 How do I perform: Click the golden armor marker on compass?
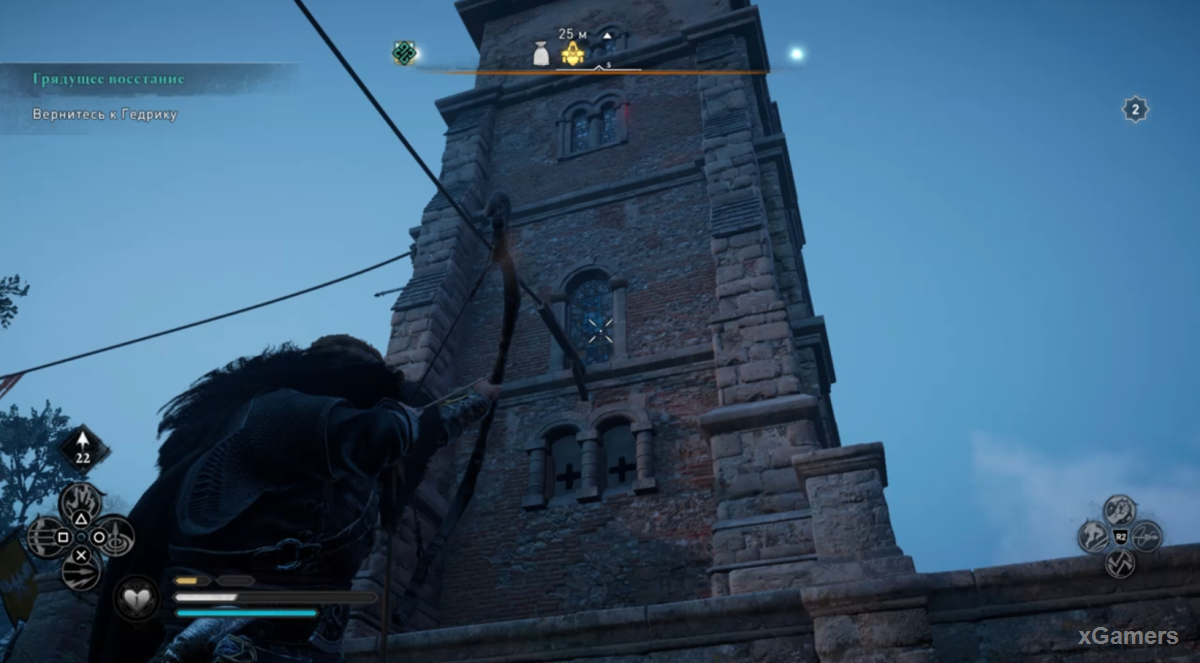tap(572, 54)
